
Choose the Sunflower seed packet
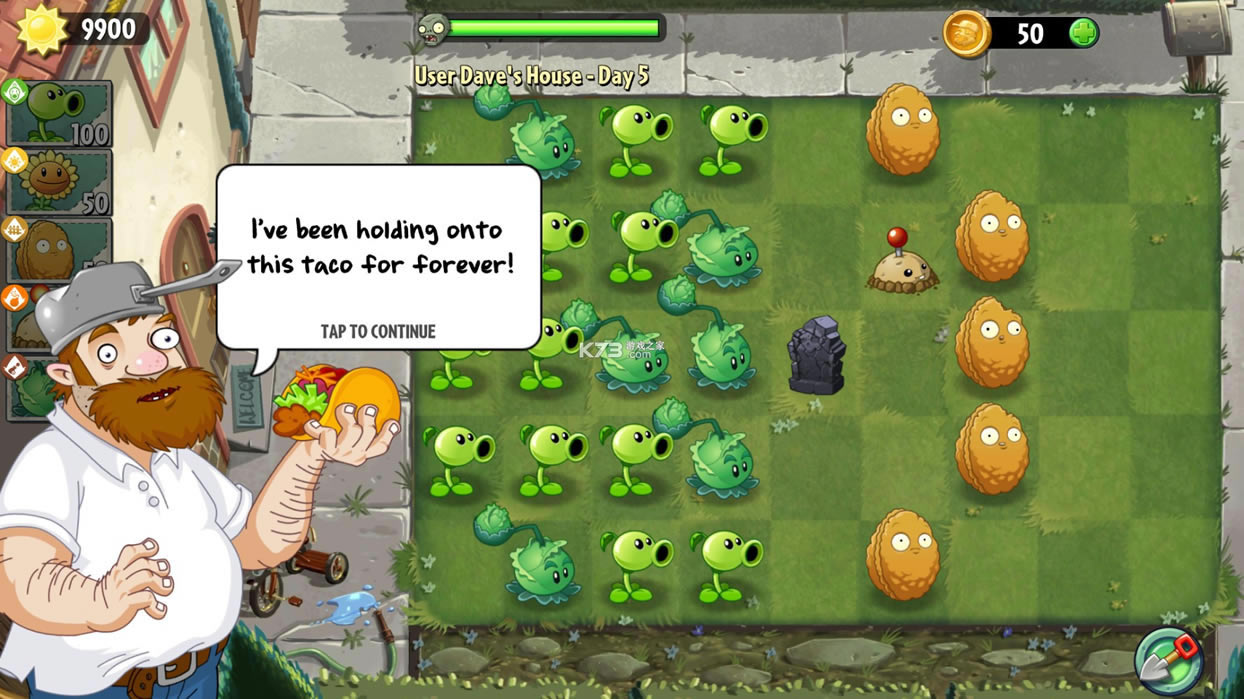click(58, 181)
